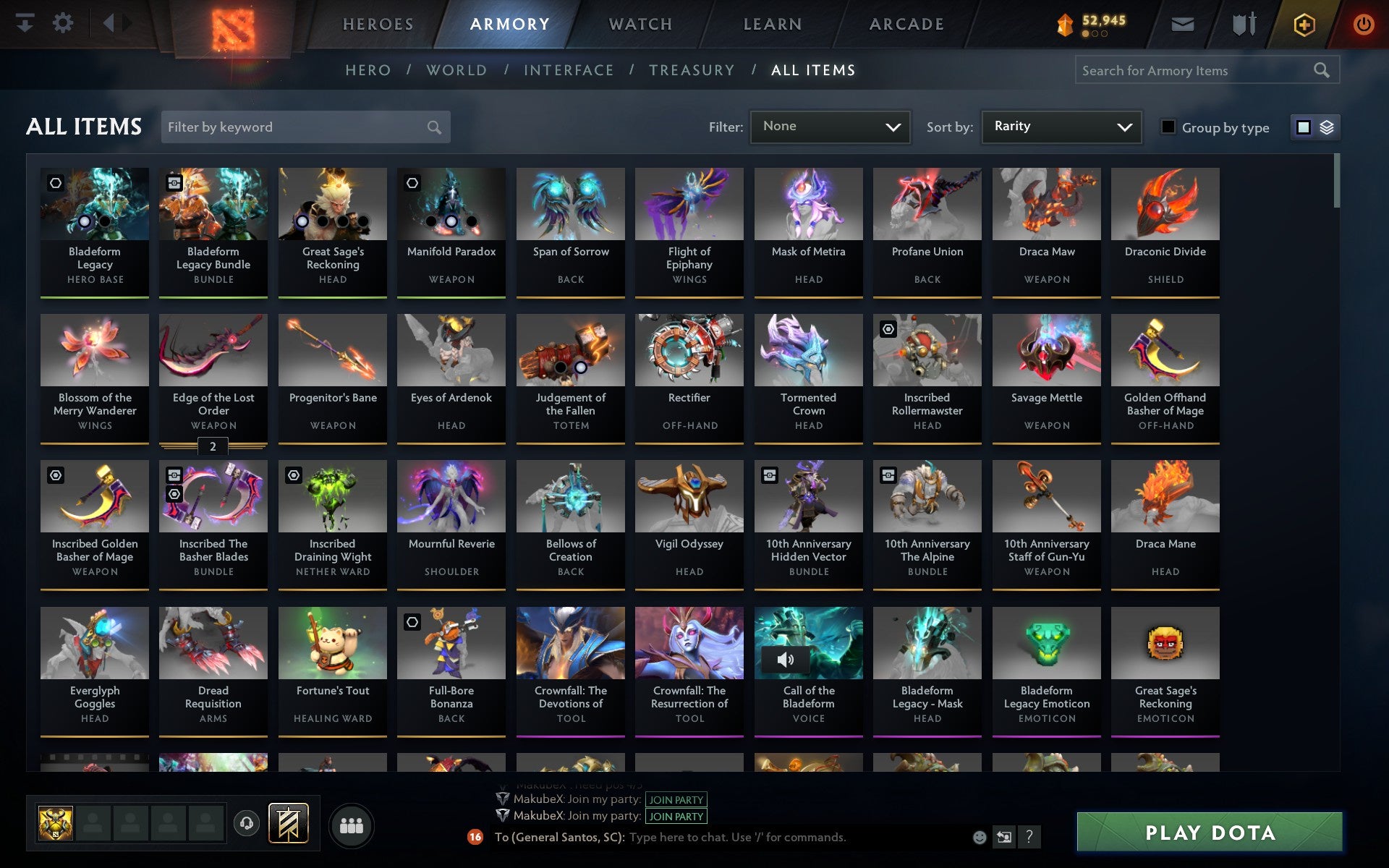Open the Sort by Rarity dropdown
Viewport: 1389px width, 868px height.
tap(1061, 127)
